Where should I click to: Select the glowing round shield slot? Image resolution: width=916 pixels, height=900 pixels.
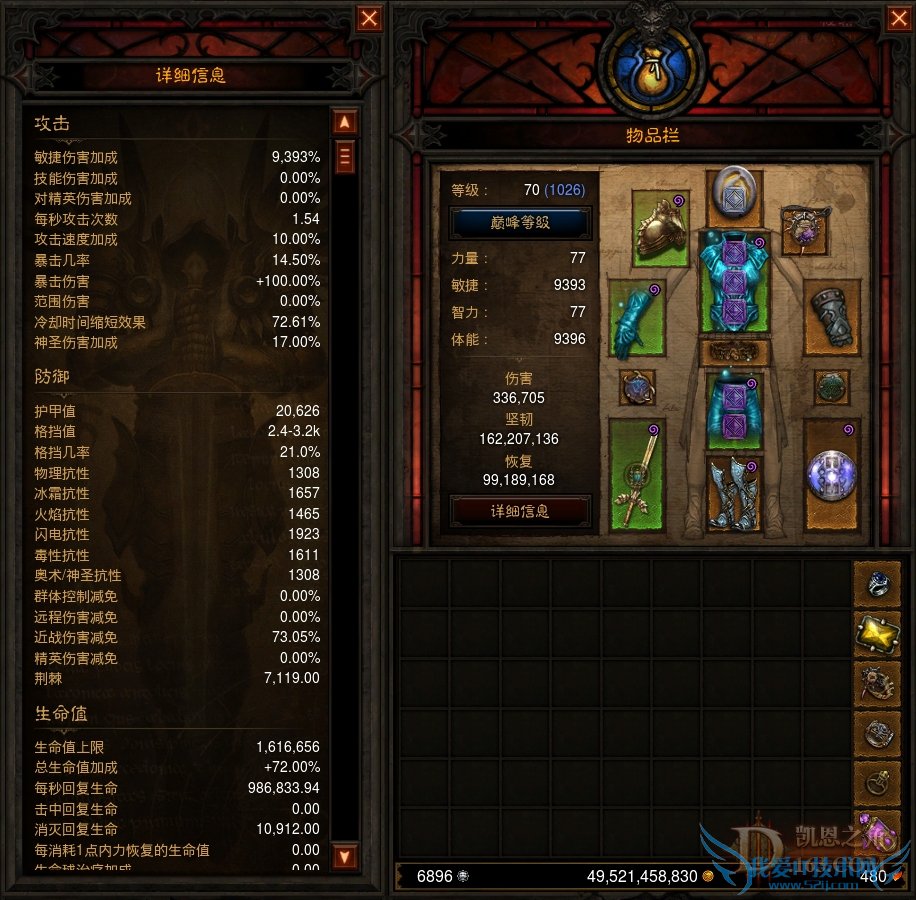pos(830,473)
